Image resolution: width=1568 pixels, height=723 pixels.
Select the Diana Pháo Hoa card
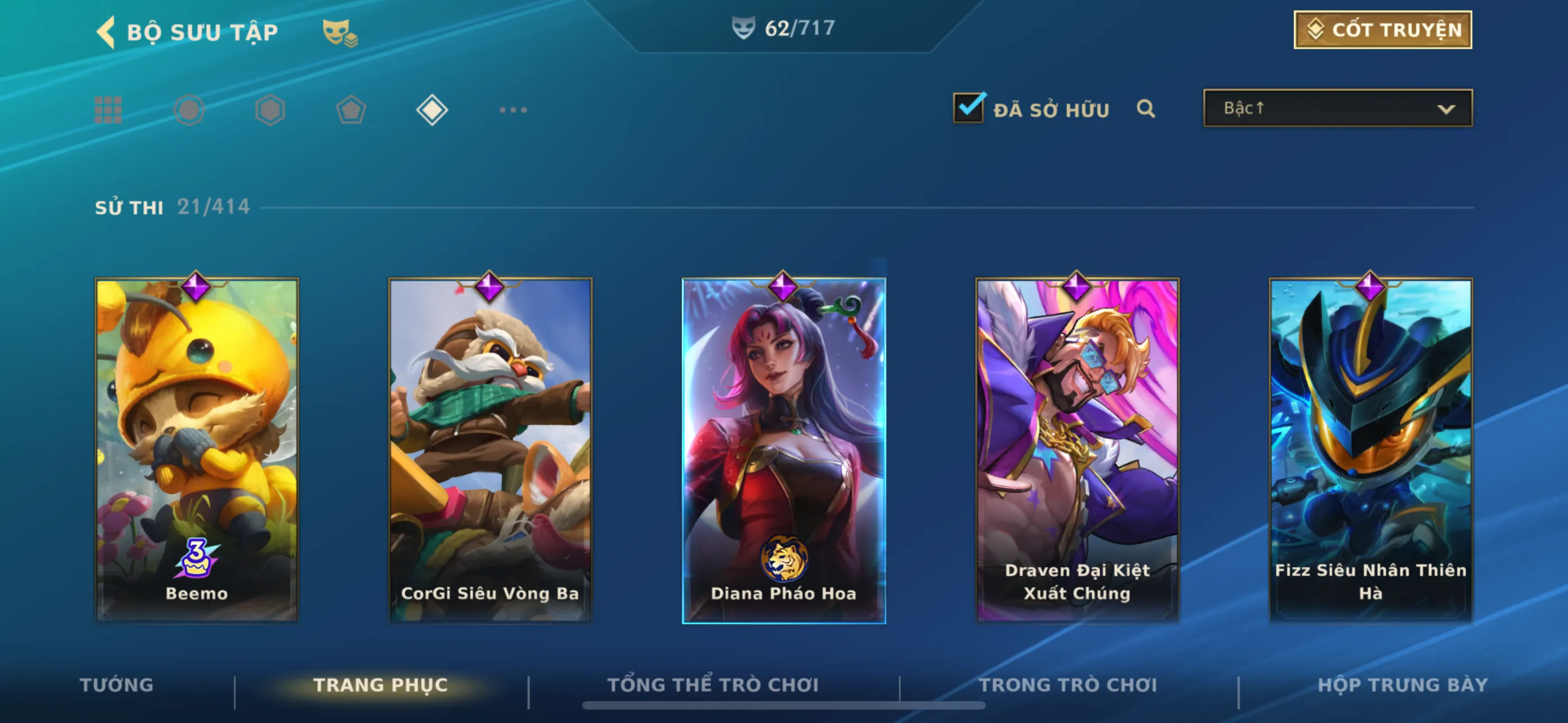(783, 451)
